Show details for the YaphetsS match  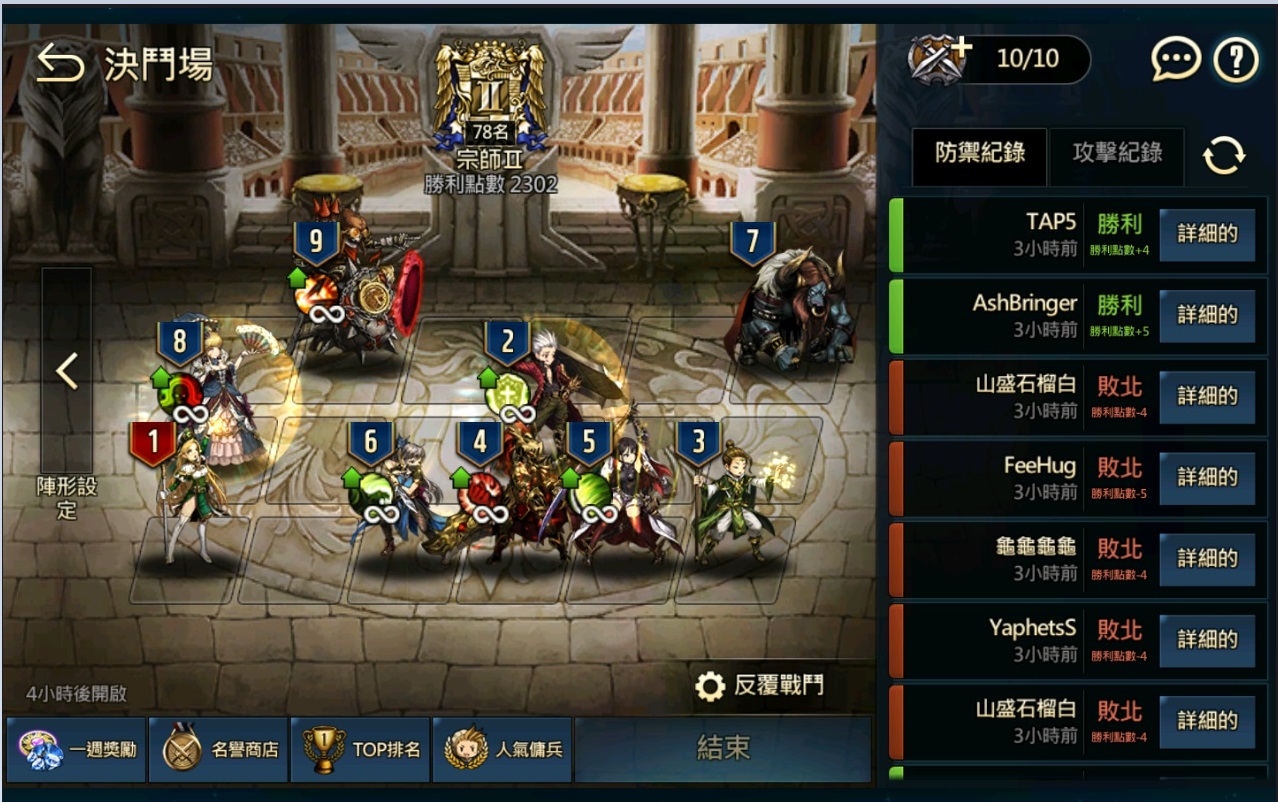(x=1207, y=640)
